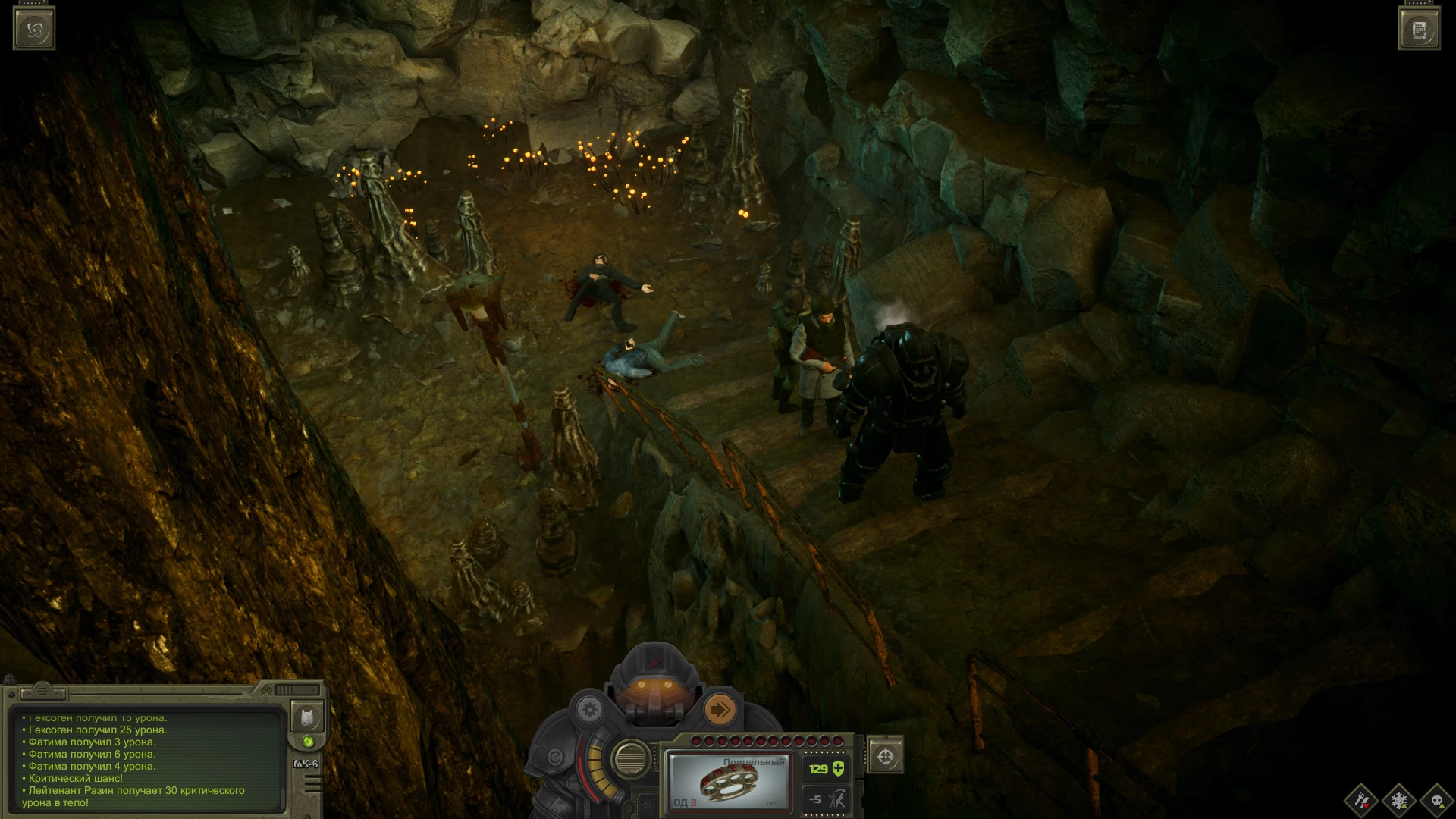
Task: Click the hammer and sickle button
Action: [x=647, y=805]
